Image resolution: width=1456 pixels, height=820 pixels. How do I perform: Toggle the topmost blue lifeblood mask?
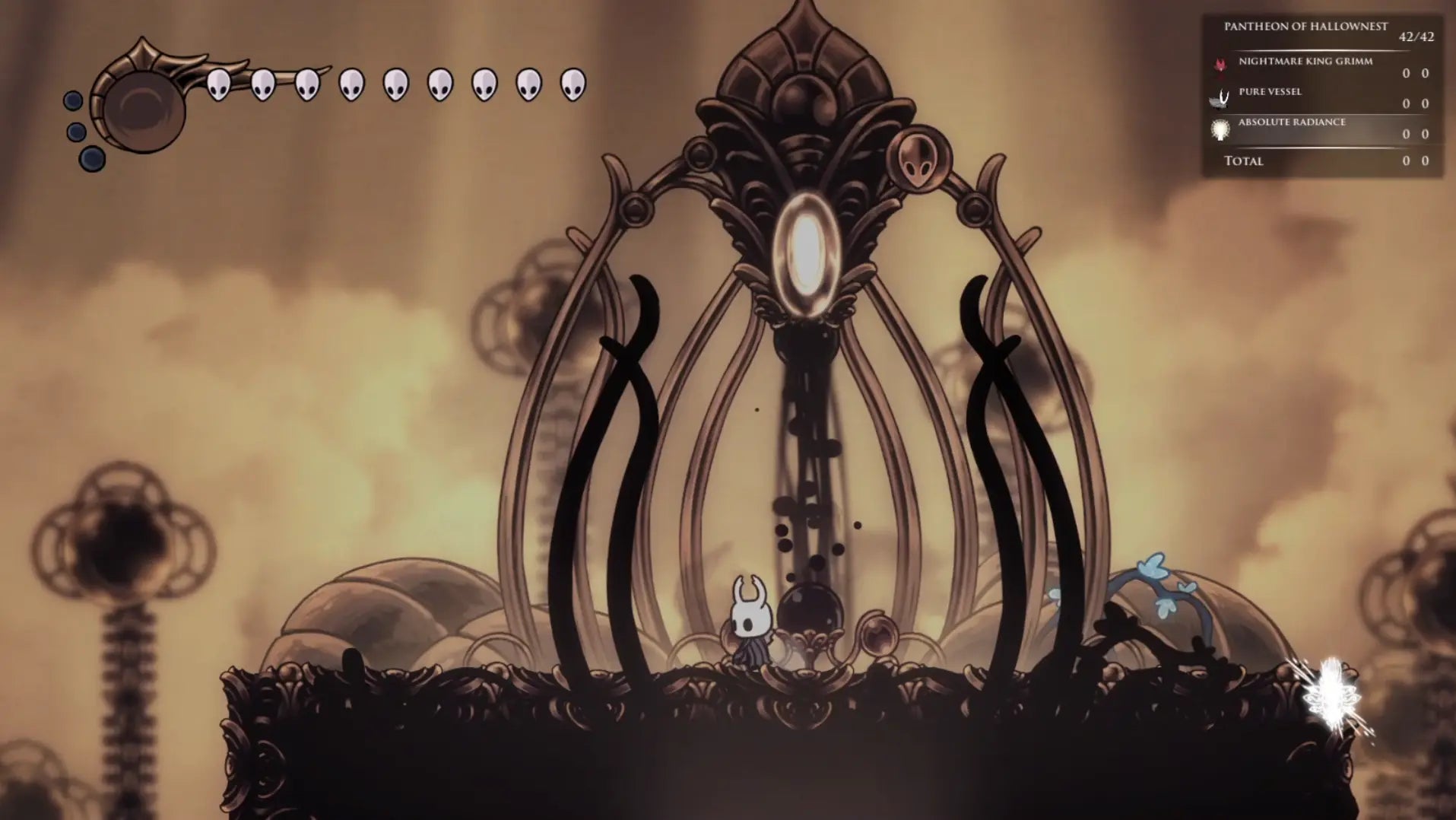point(74,99)
